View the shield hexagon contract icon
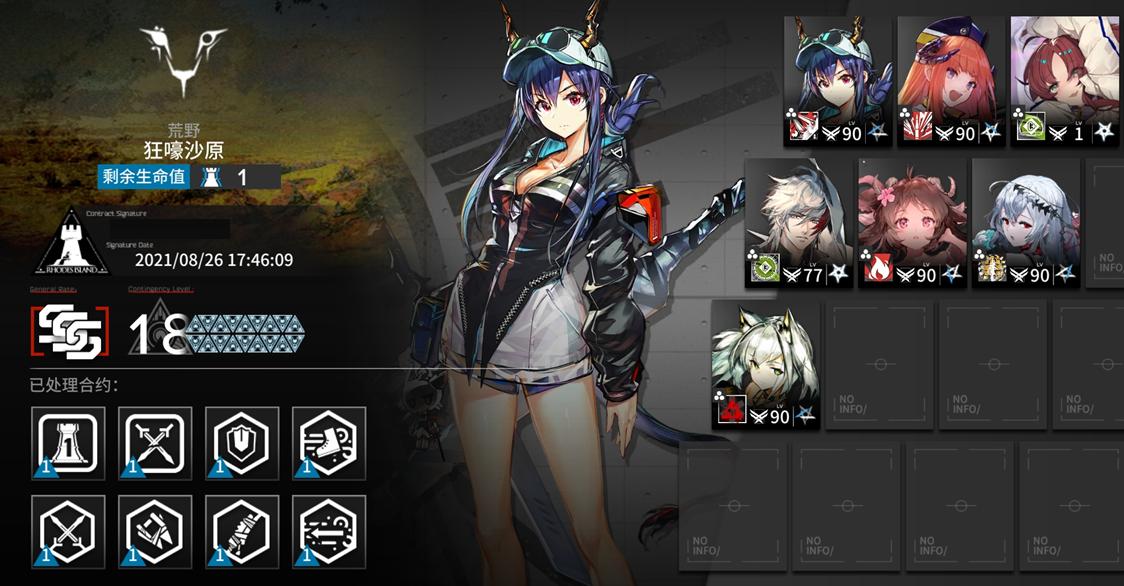 pos(241,442)
